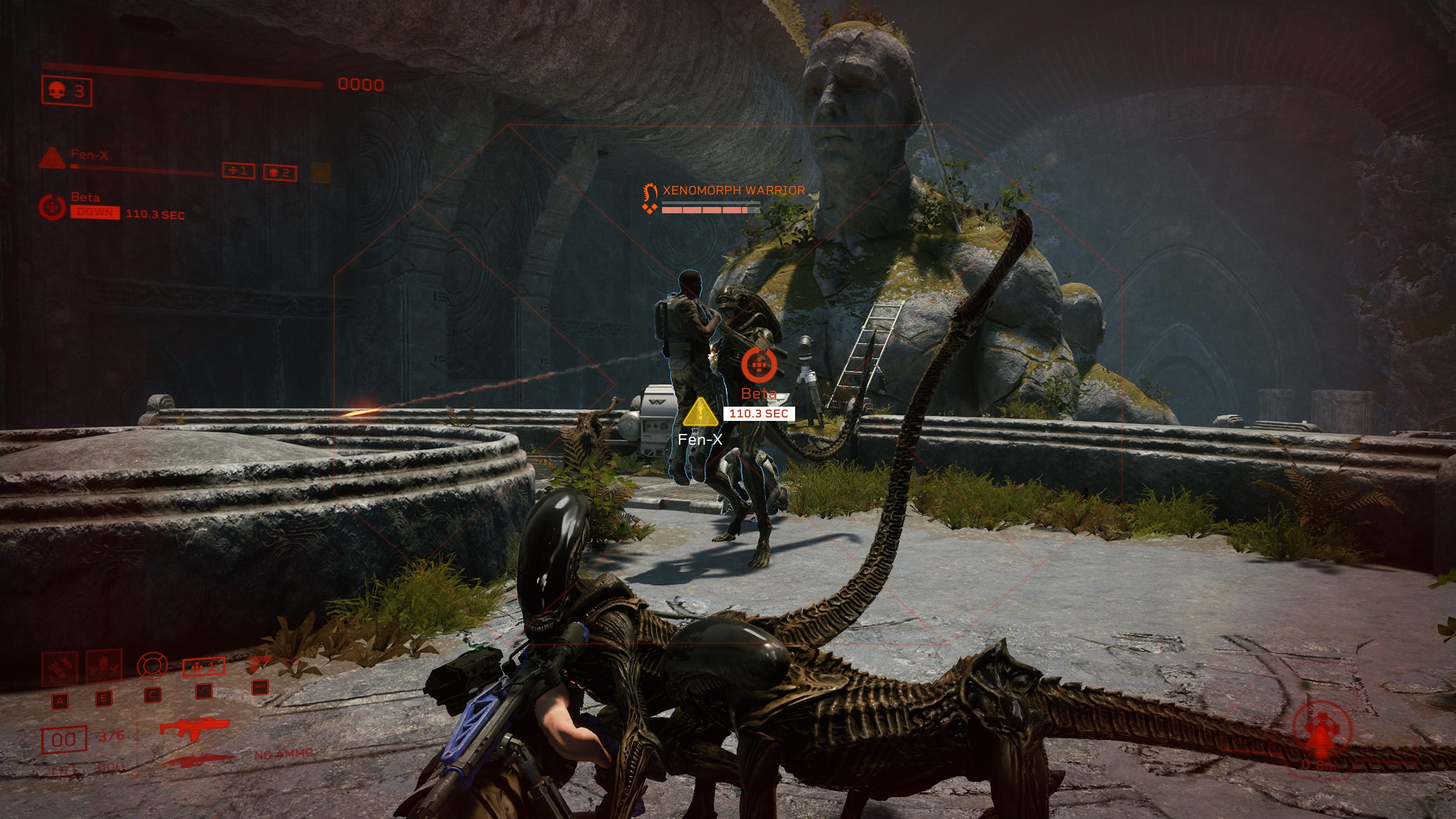Select teammate Fen-X's warning triangle in squad list
This screenshot has height=819, width=1456.
(x=52, y=158)
